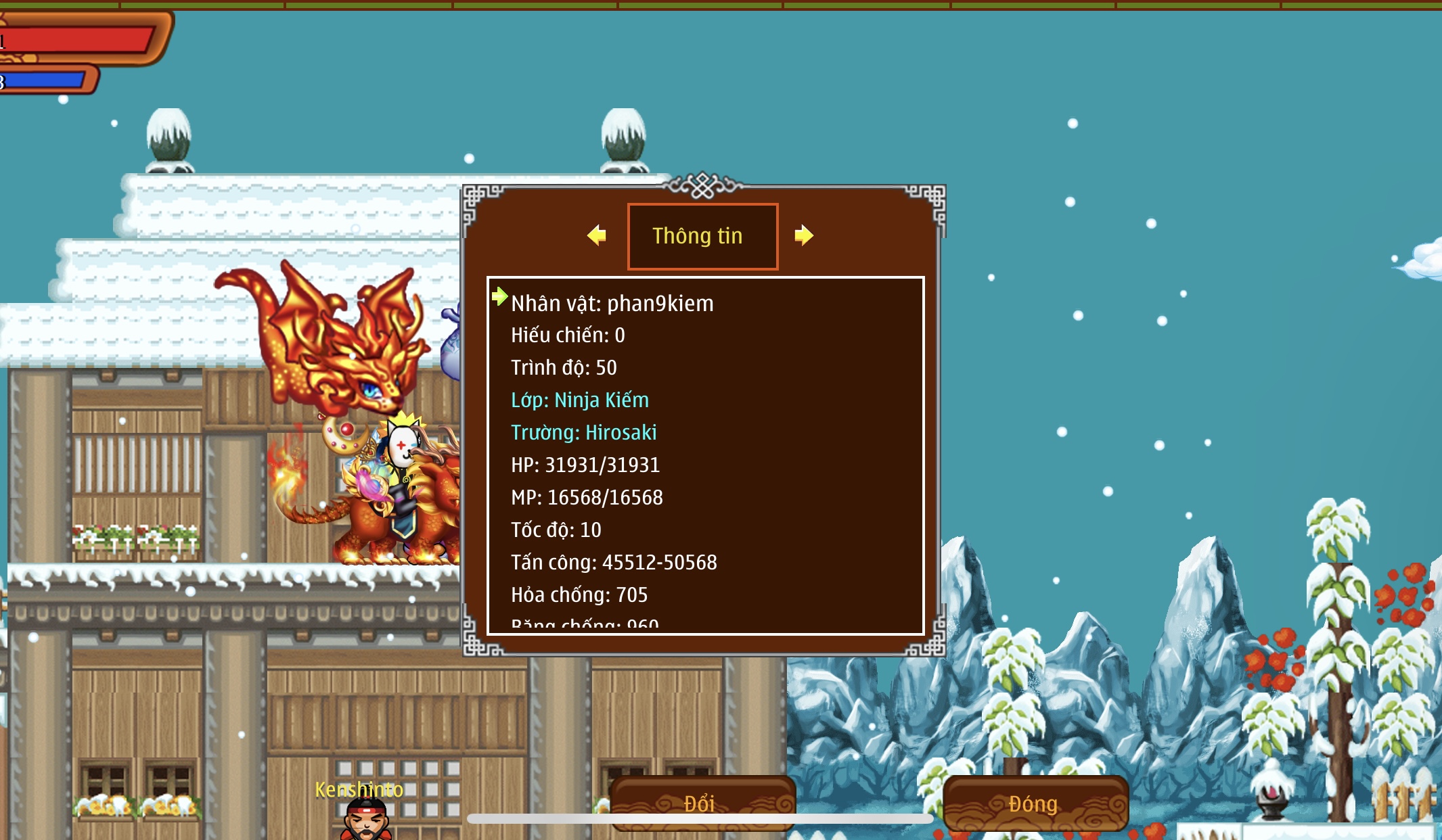Close the panel with Đóng
1442x840 pixels.
coord(1034,803)
